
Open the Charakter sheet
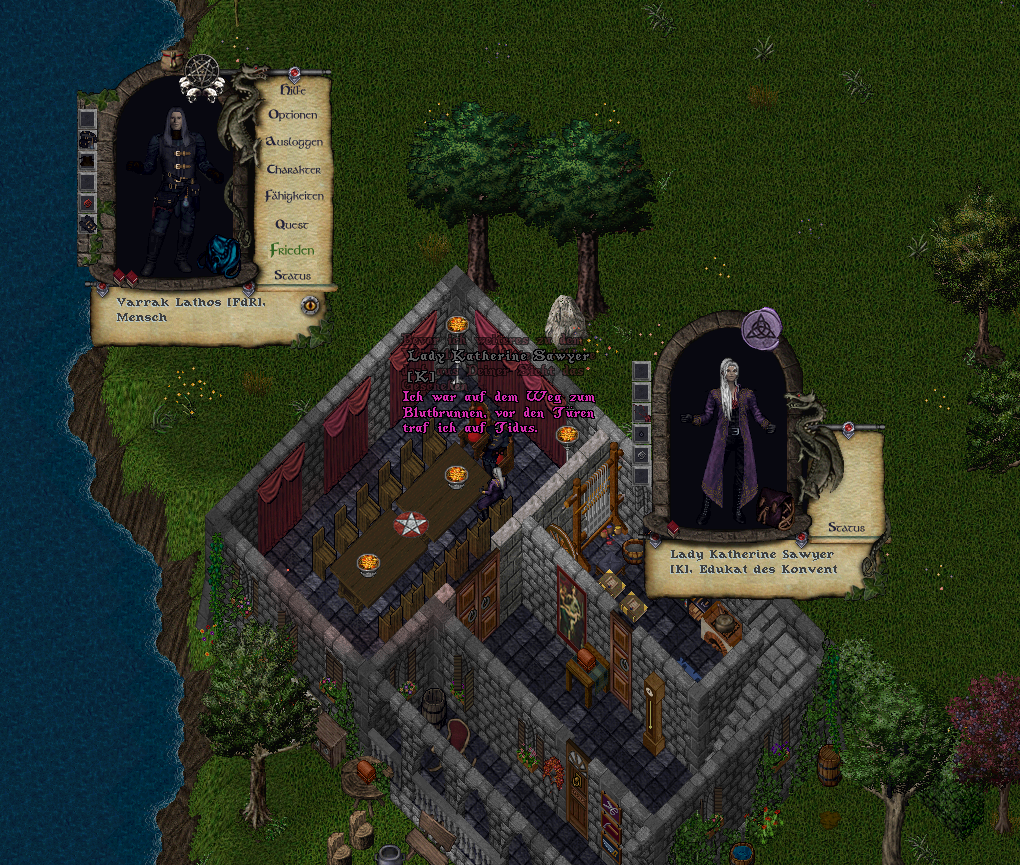point(293,169)
